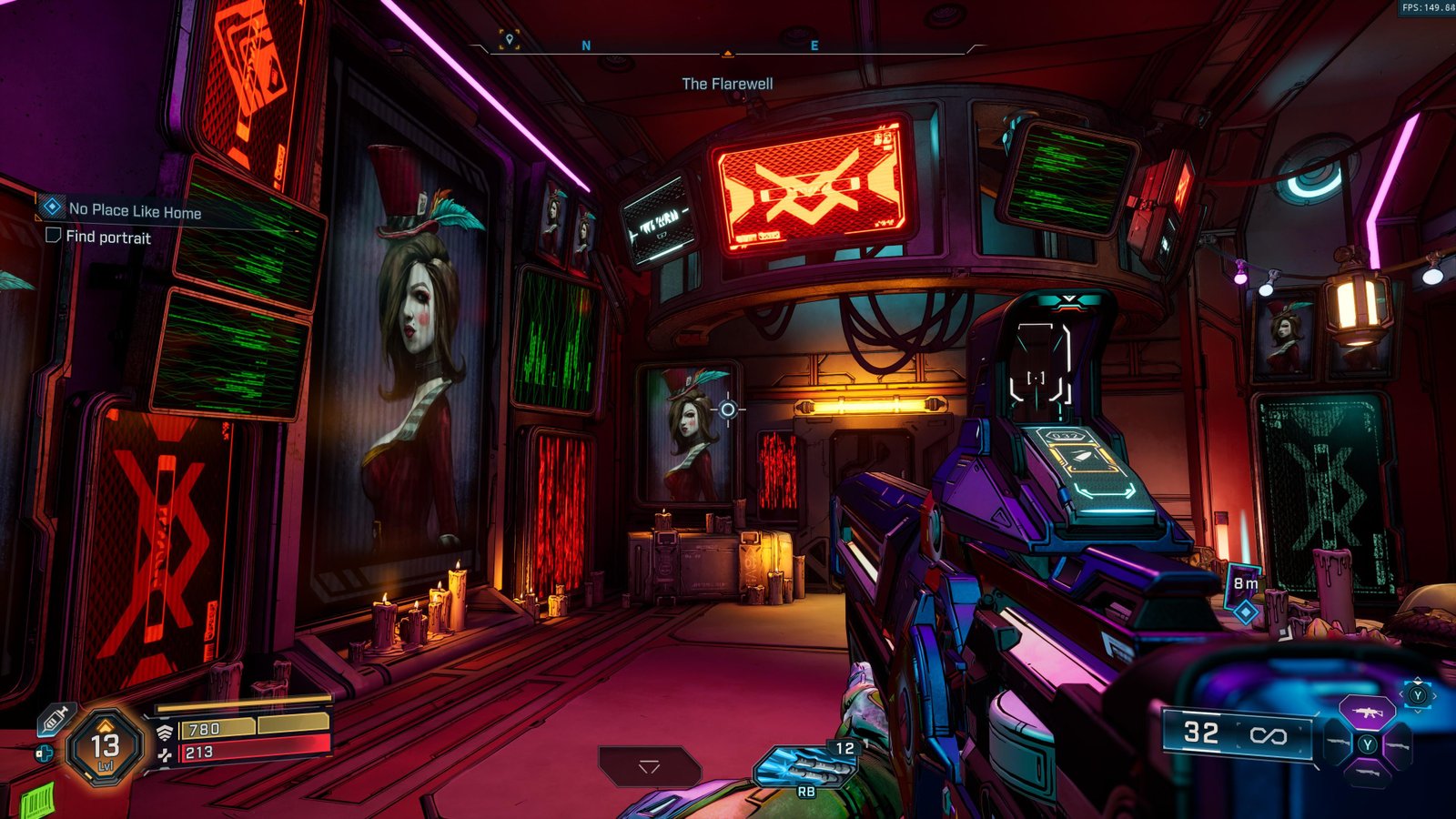Use the repair kit syringe icon

click(x=54, y=719)
